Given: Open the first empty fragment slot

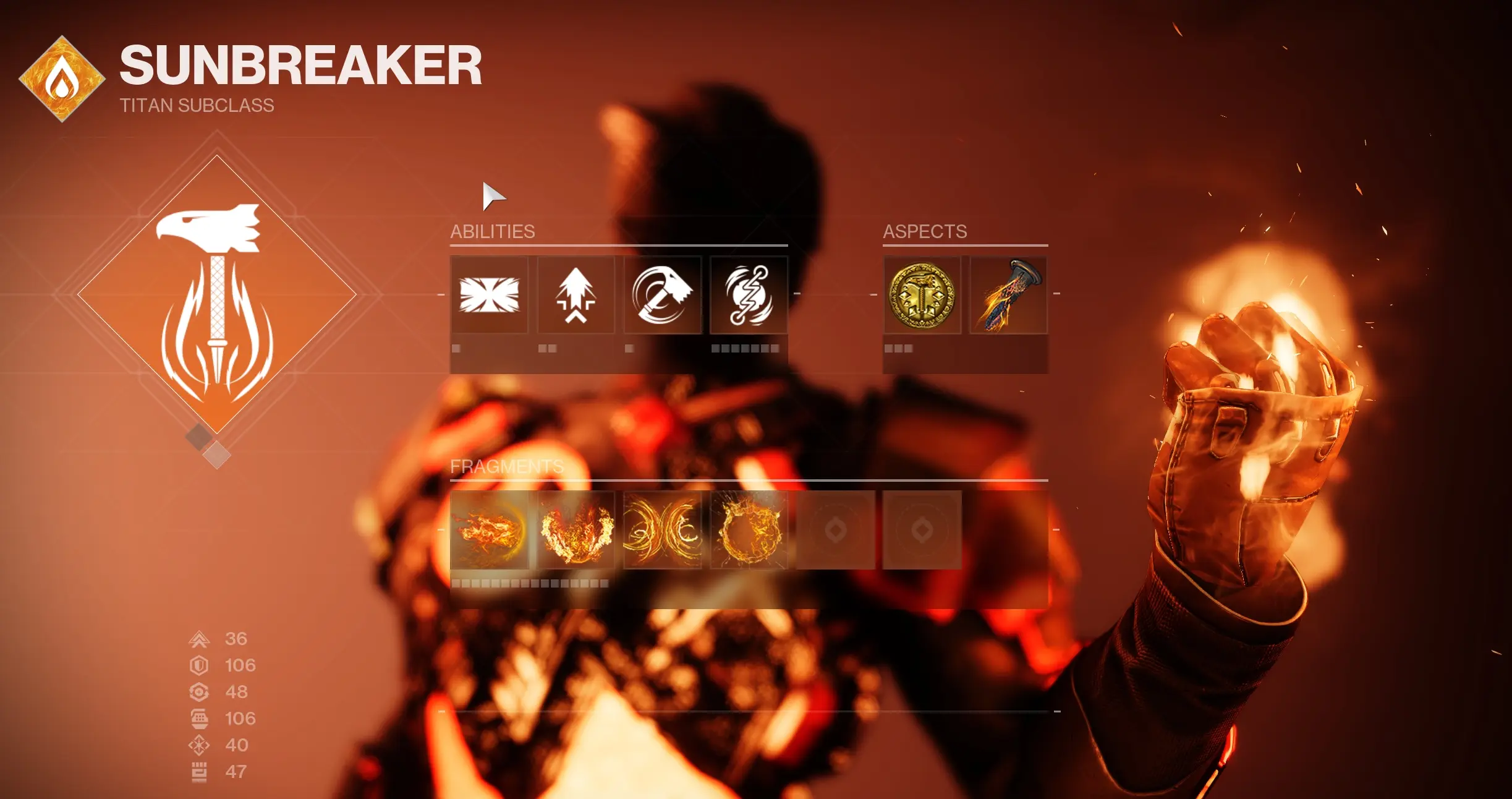Looking at the screenshot, I should pyautogui.click(x=835, y=531).
